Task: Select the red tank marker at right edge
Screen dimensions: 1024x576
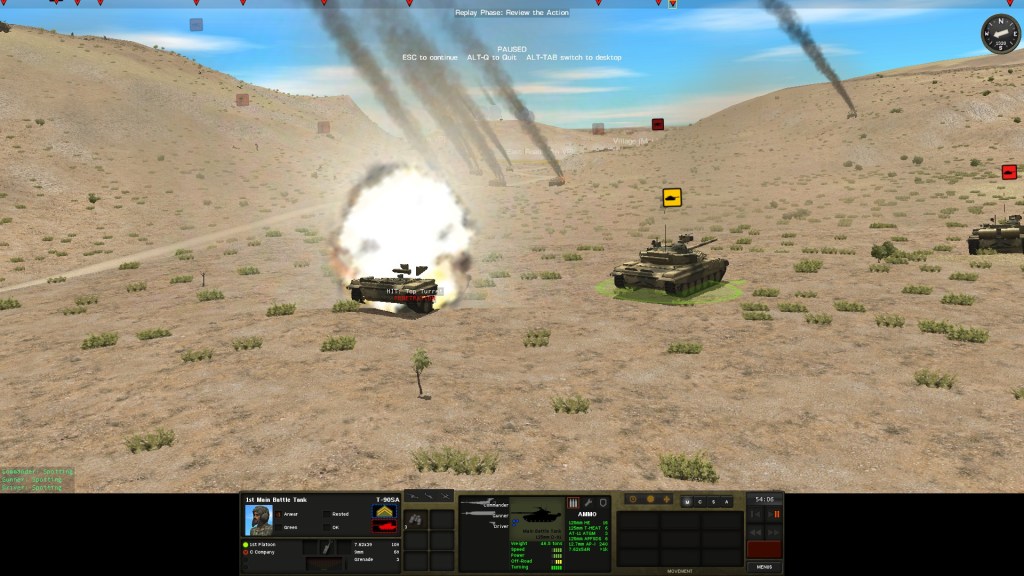Action: (x=1009, y=172)
